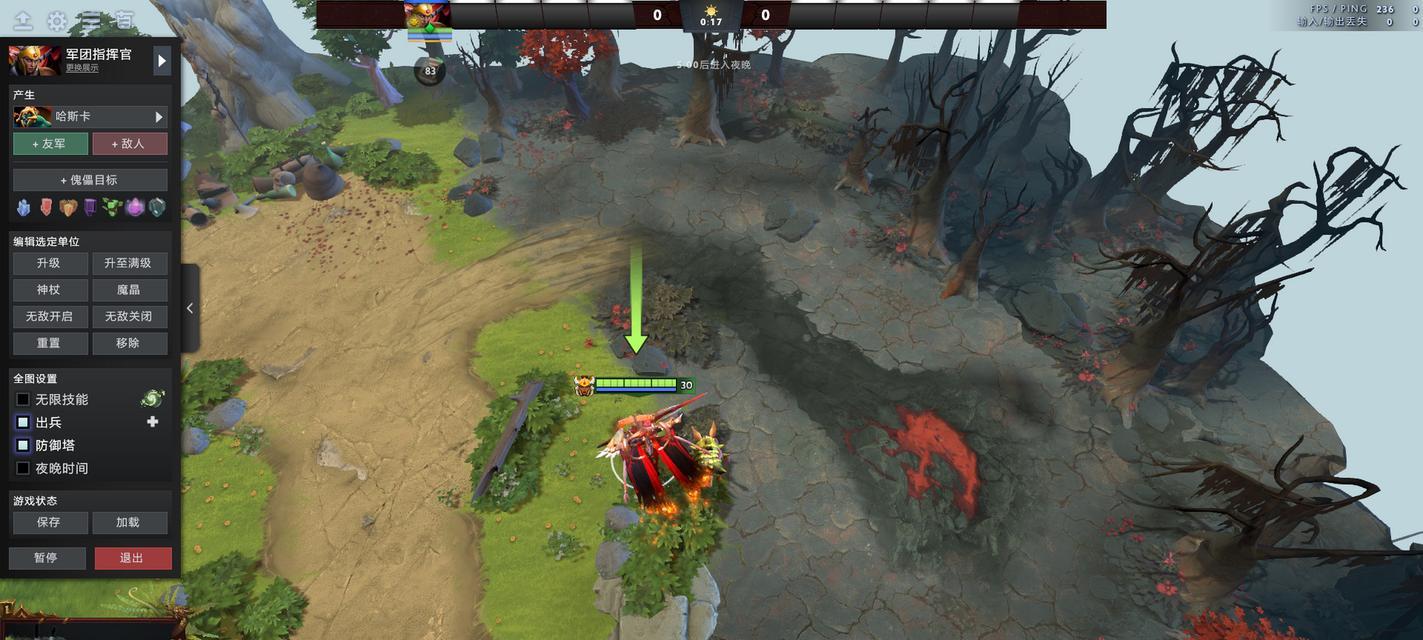The image size is (1423, 640).
Task: Enable the unlimited abilities (无限技能) checkbox
Action: [23, 400]
